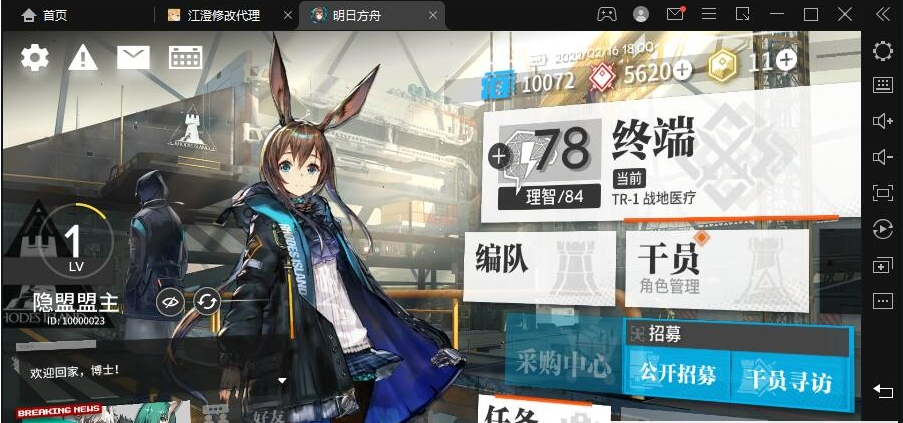This screenshot has height=423, width=903.
Task: Open the warning triangle notice icon
Action: [x=83, y=58]
